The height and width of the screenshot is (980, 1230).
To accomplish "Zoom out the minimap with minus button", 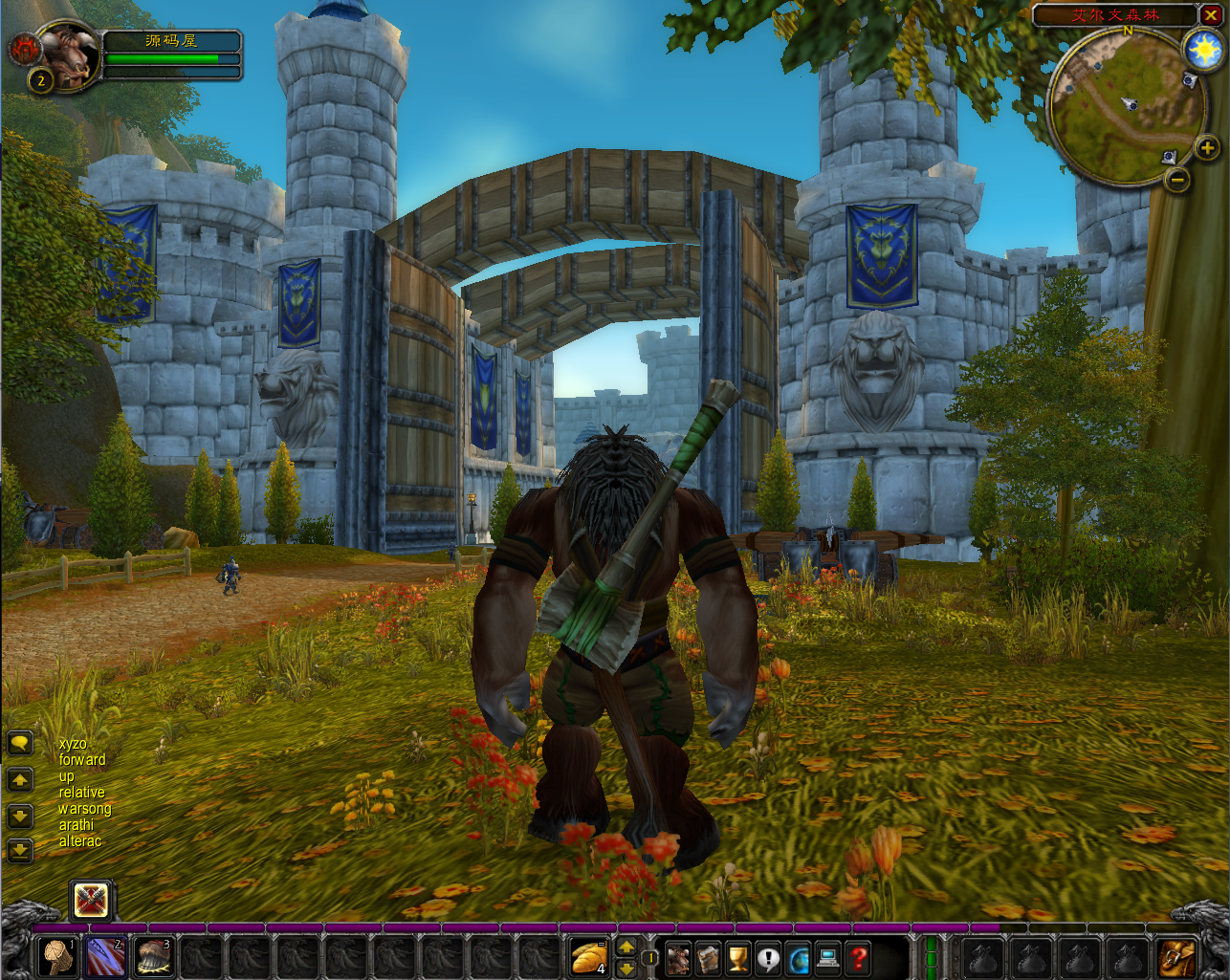I will (x=1177, y=178).
